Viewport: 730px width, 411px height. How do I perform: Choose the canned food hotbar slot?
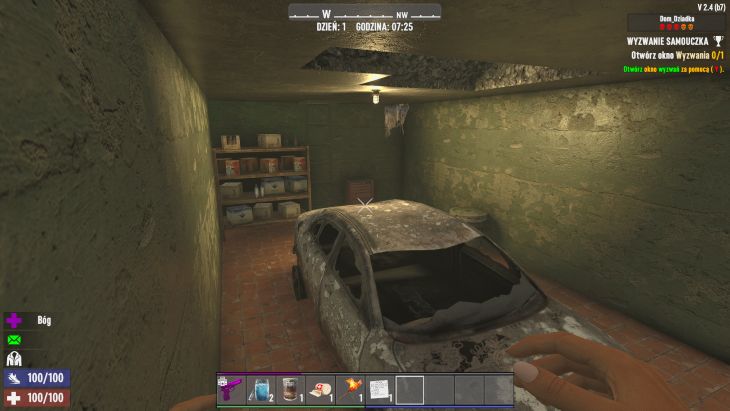pyautogui.click(x=290, y=389)
